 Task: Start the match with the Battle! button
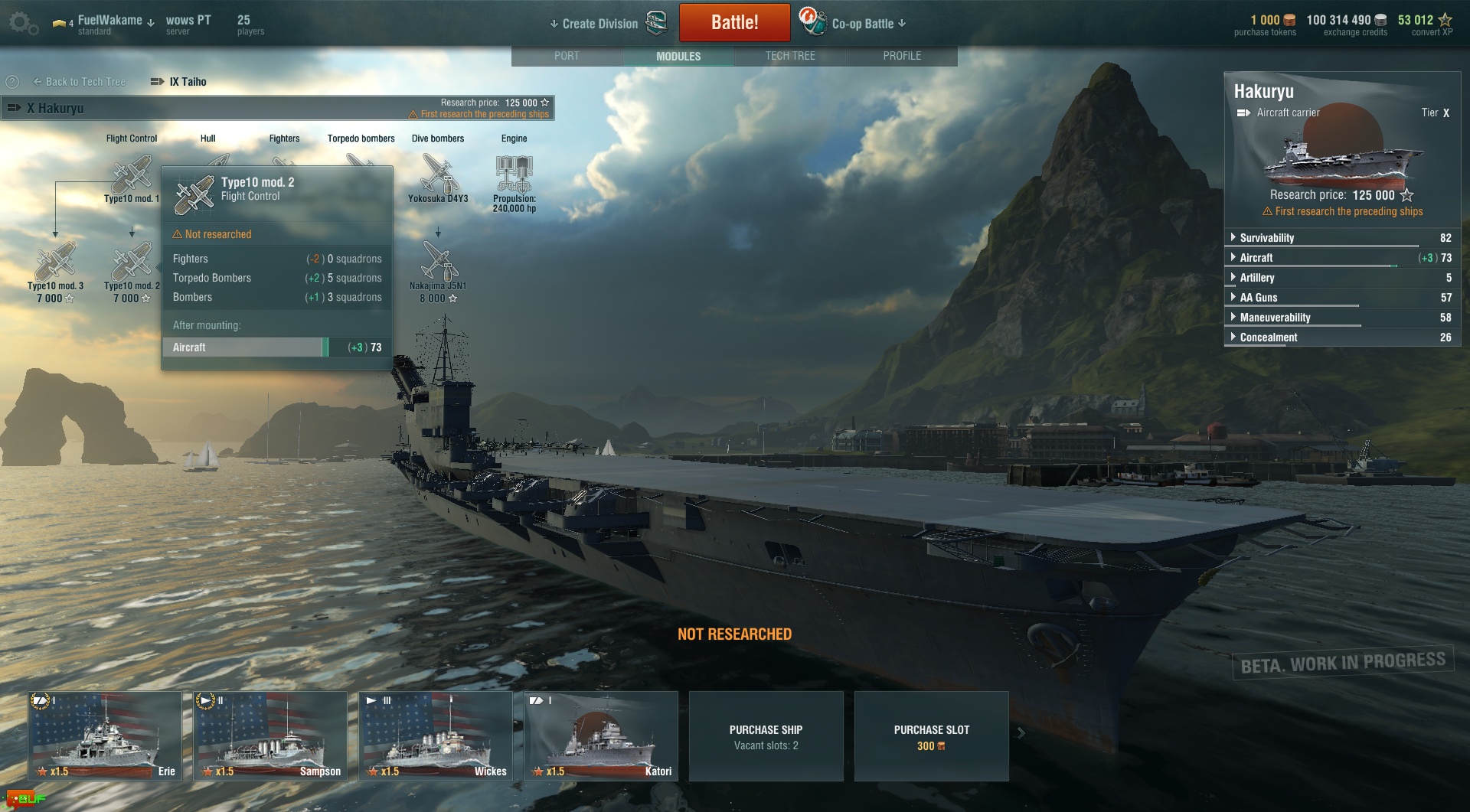click(x=734, y=23)
